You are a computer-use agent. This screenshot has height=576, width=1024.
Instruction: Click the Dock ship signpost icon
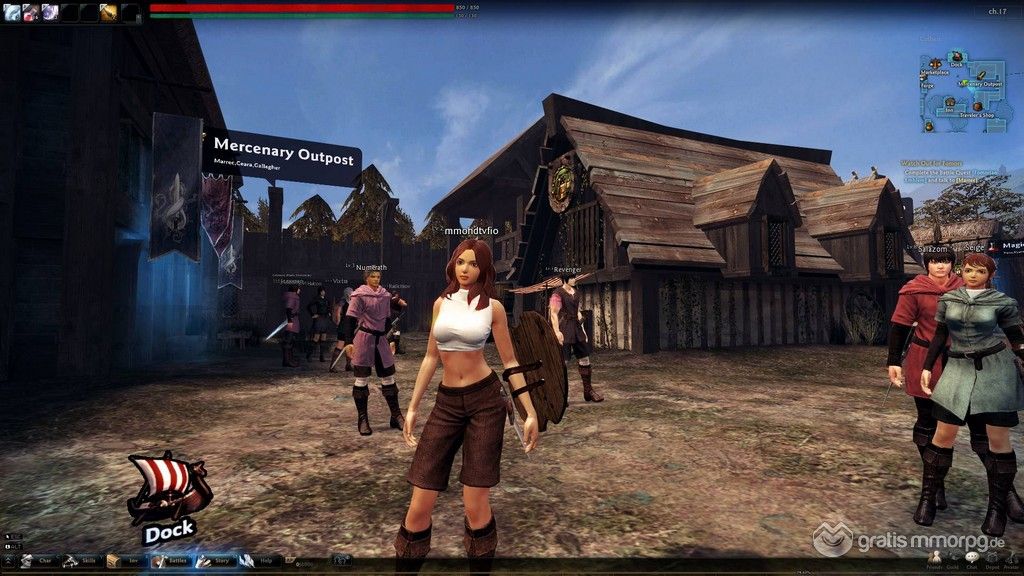click(168, 490)
